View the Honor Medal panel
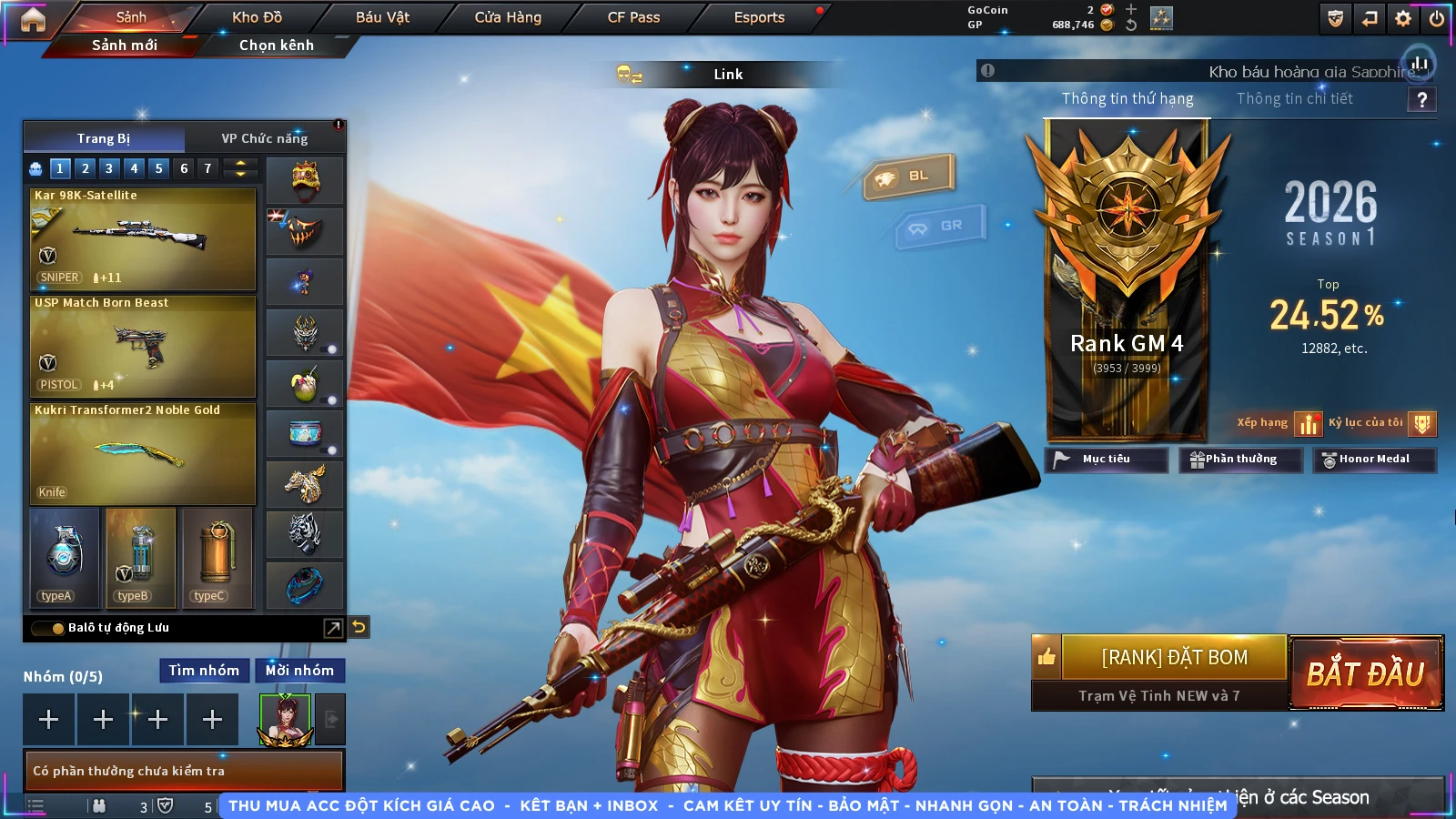The width and height of the screenshot is (1456, 819). tap(1374, 460)
